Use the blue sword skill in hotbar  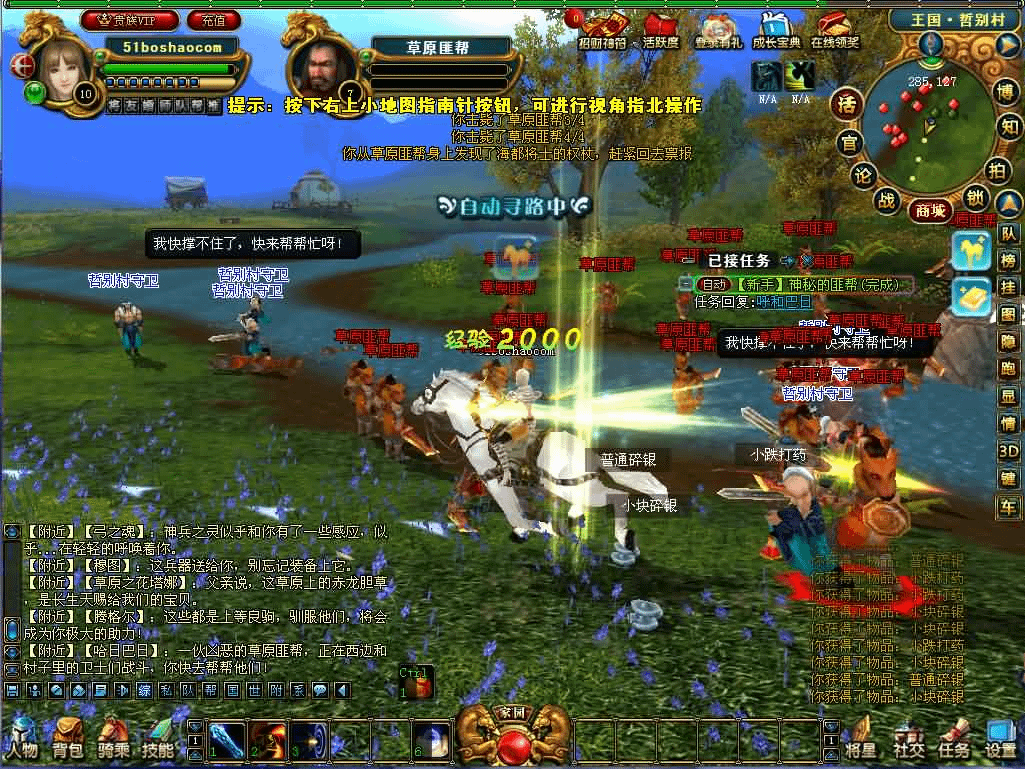coord(227,739)
